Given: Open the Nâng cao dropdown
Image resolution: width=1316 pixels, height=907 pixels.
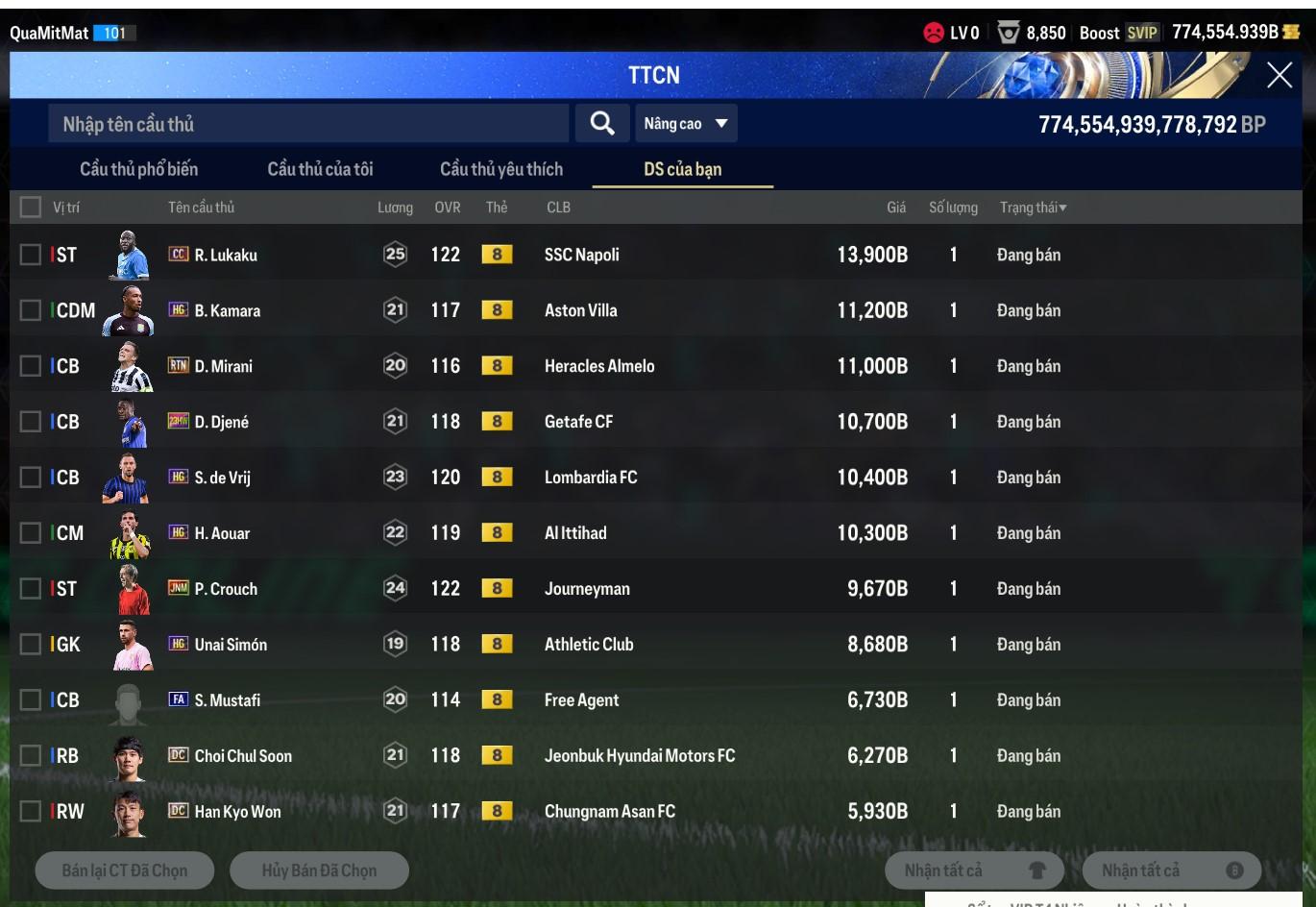Looking at the screenshot, I should (x=685, y=124).
